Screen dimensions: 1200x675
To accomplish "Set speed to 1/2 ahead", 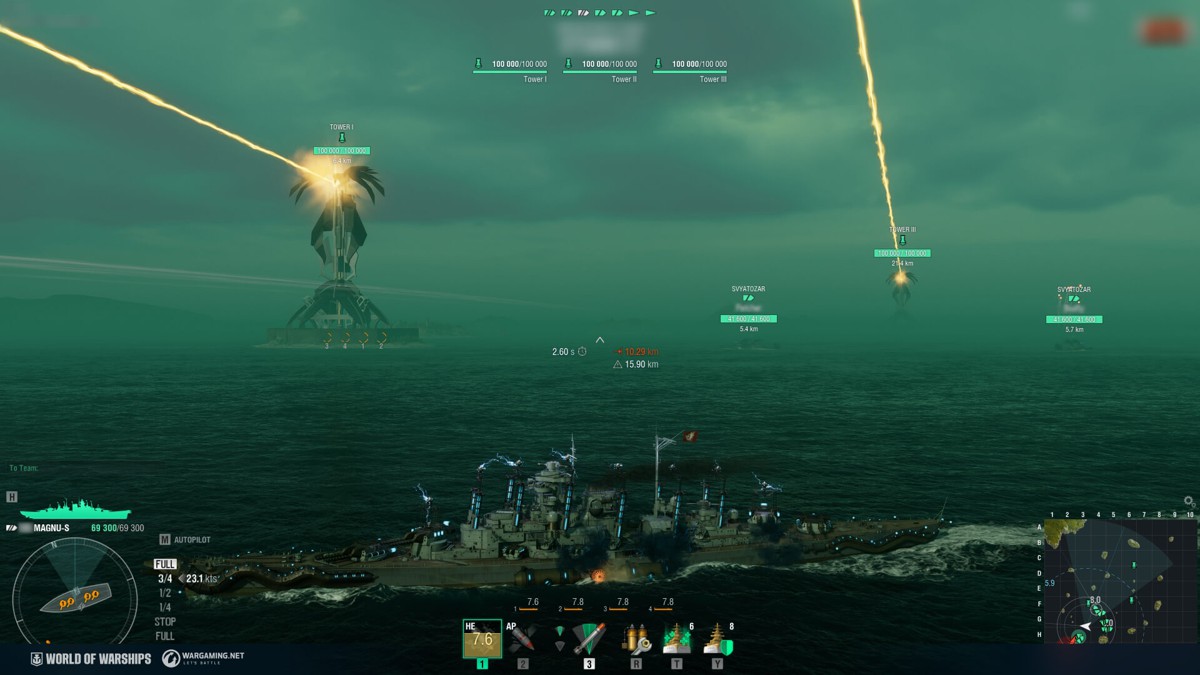I will pos(165,592).
